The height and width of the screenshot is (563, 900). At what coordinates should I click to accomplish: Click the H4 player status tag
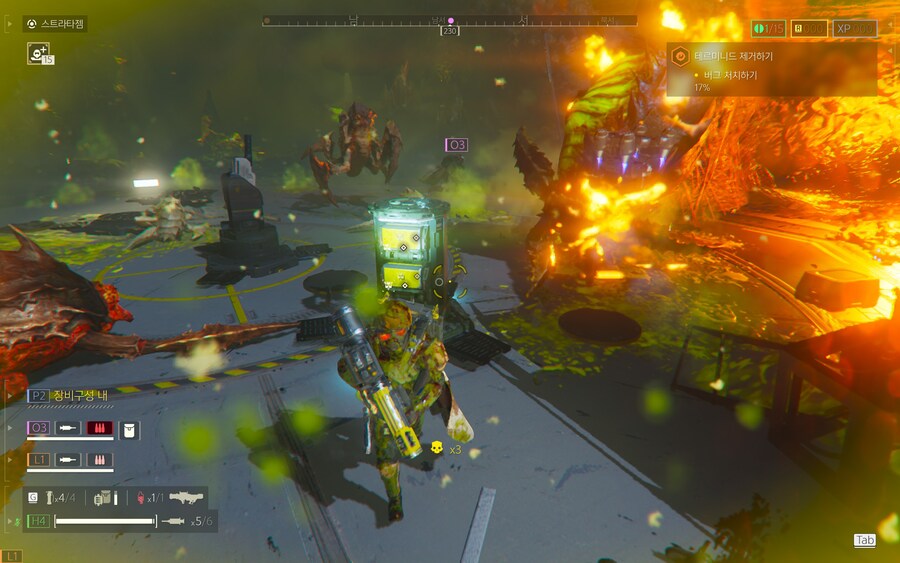[39, 521]
